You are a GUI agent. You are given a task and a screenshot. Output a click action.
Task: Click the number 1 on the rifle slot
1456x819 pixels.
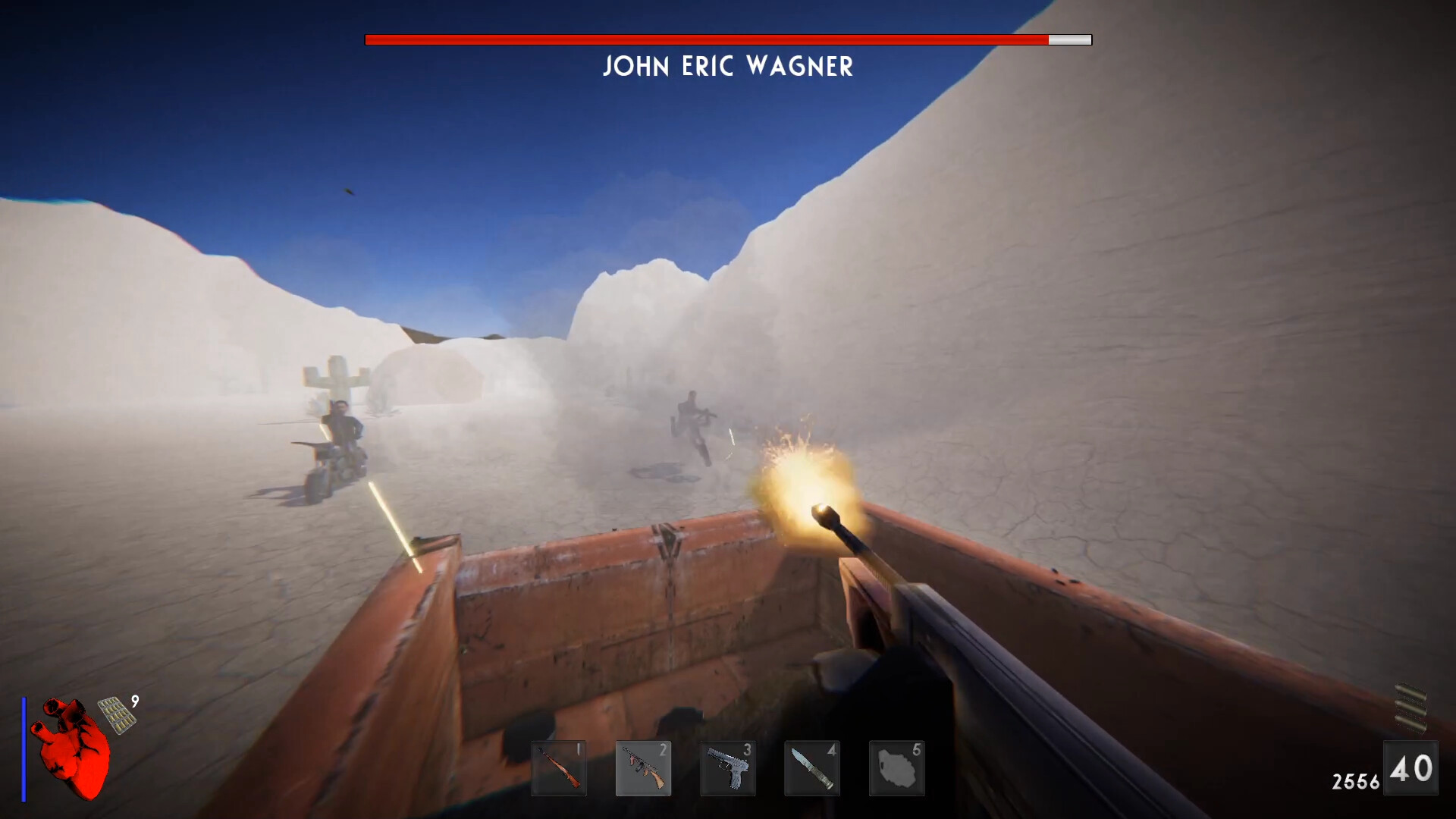(579, 749)
